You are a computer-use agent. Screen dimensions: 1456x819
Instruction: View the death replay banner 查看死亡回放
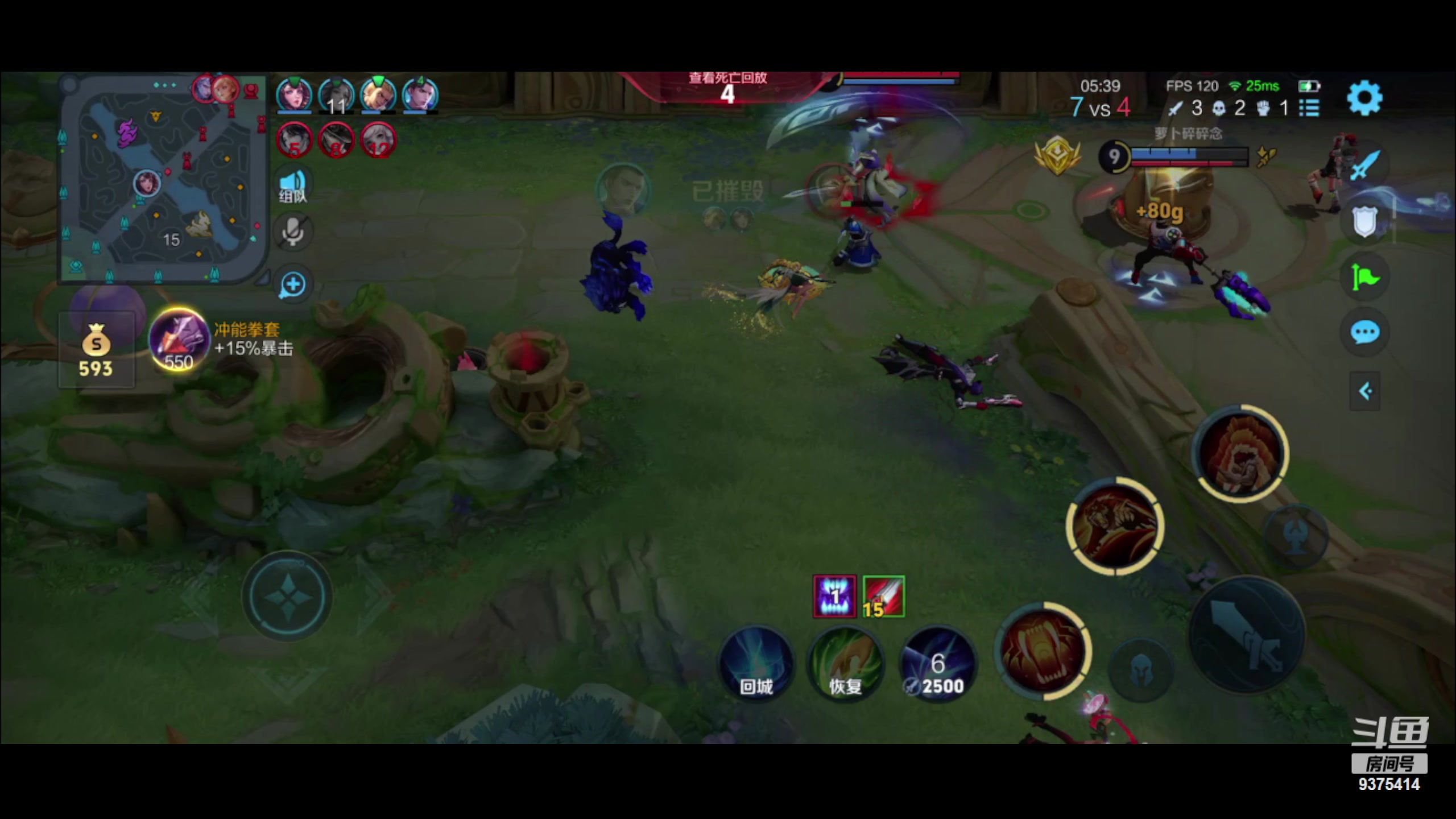727,86
